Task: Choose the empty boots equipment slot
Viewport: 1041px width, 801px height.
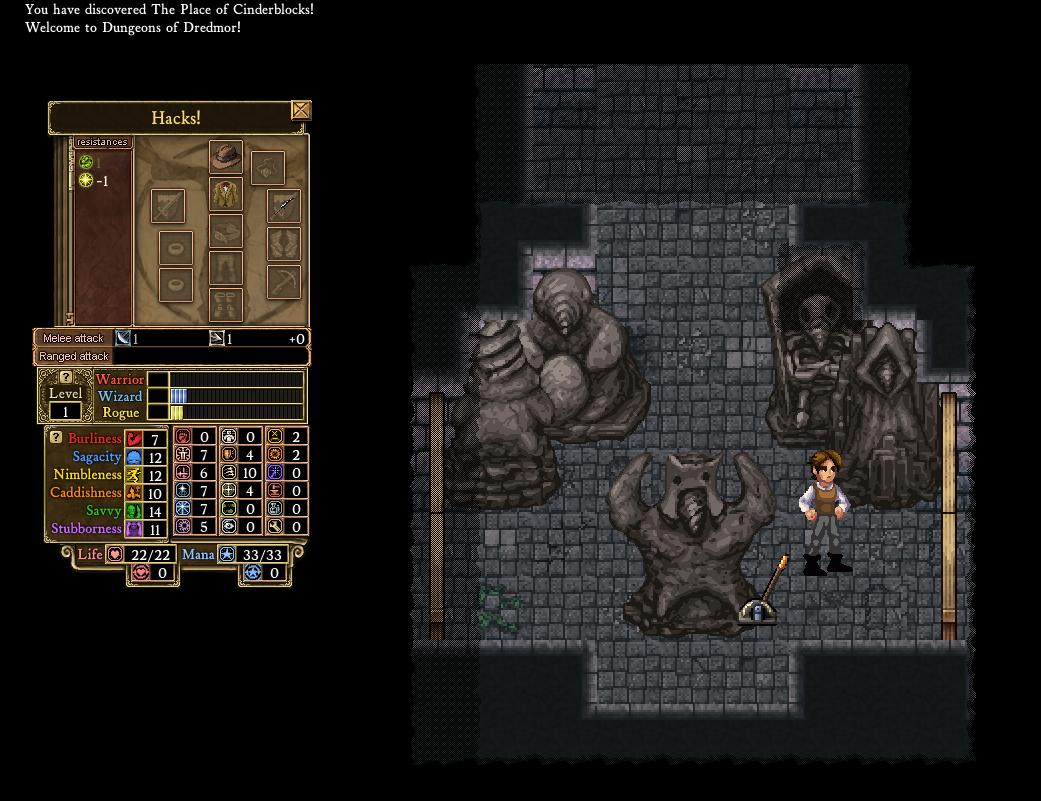Action: pos(226,304)
